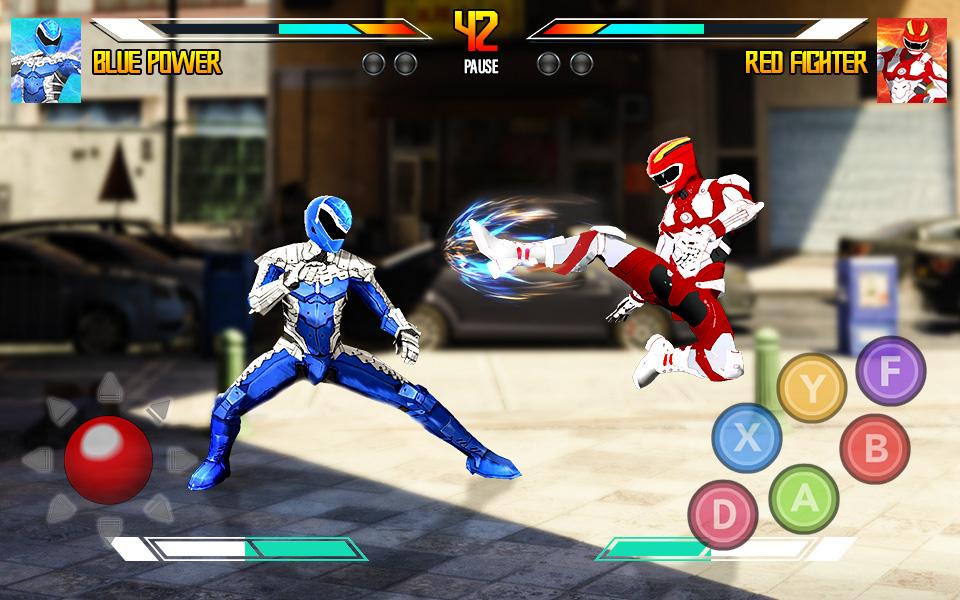Screen dimensions: 960x600
Task: Trigger the pink D attack button
Action: [x=722, y=515]
